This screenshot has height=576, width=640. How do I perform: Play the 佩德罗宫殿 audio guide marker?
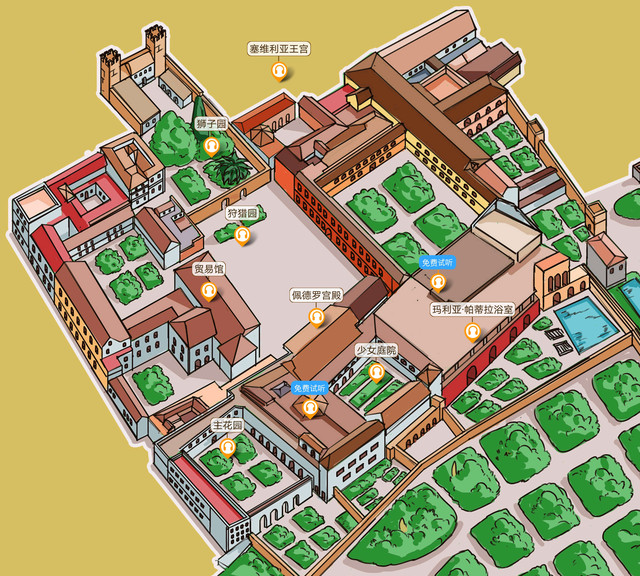[317, 317]
